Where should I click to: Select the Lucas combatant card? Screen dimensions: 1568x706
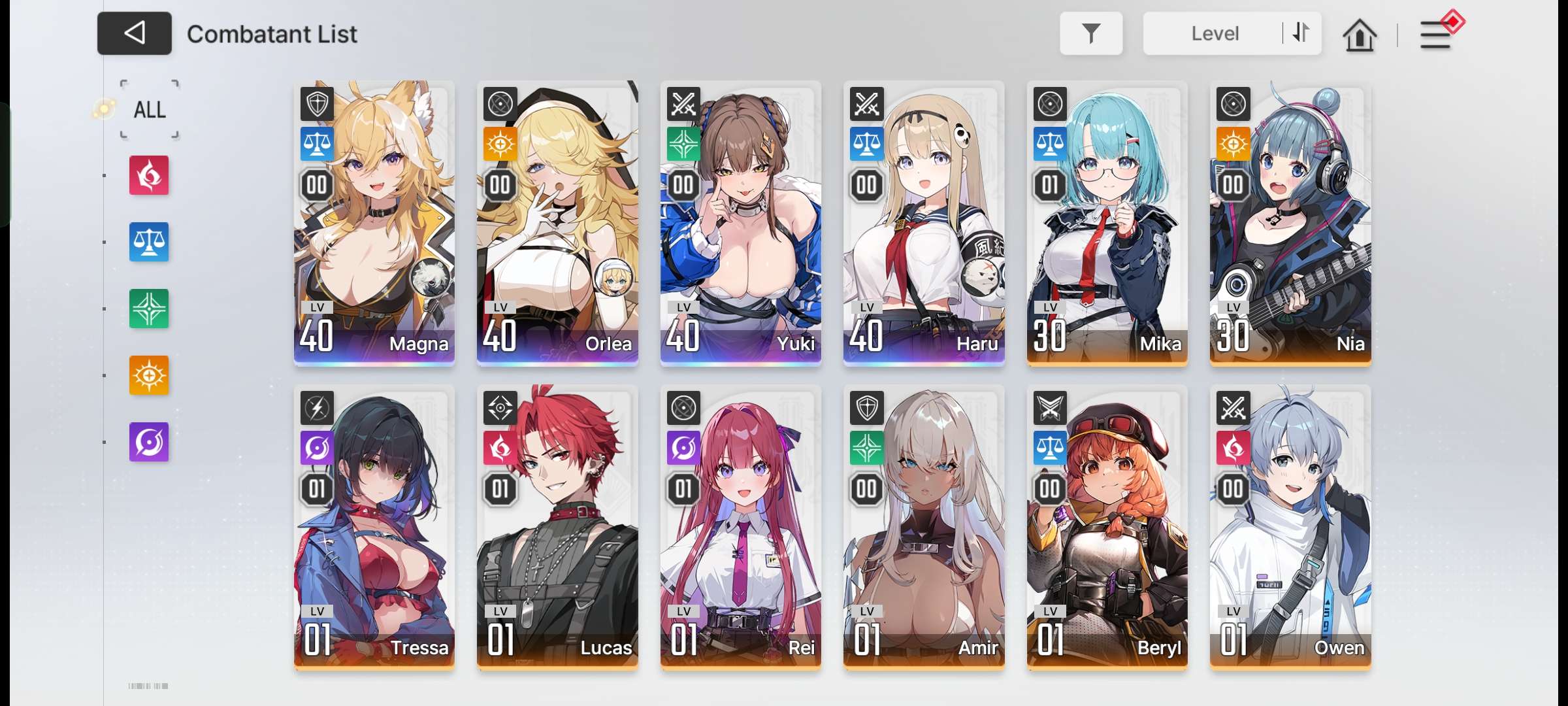coord(557,526)
